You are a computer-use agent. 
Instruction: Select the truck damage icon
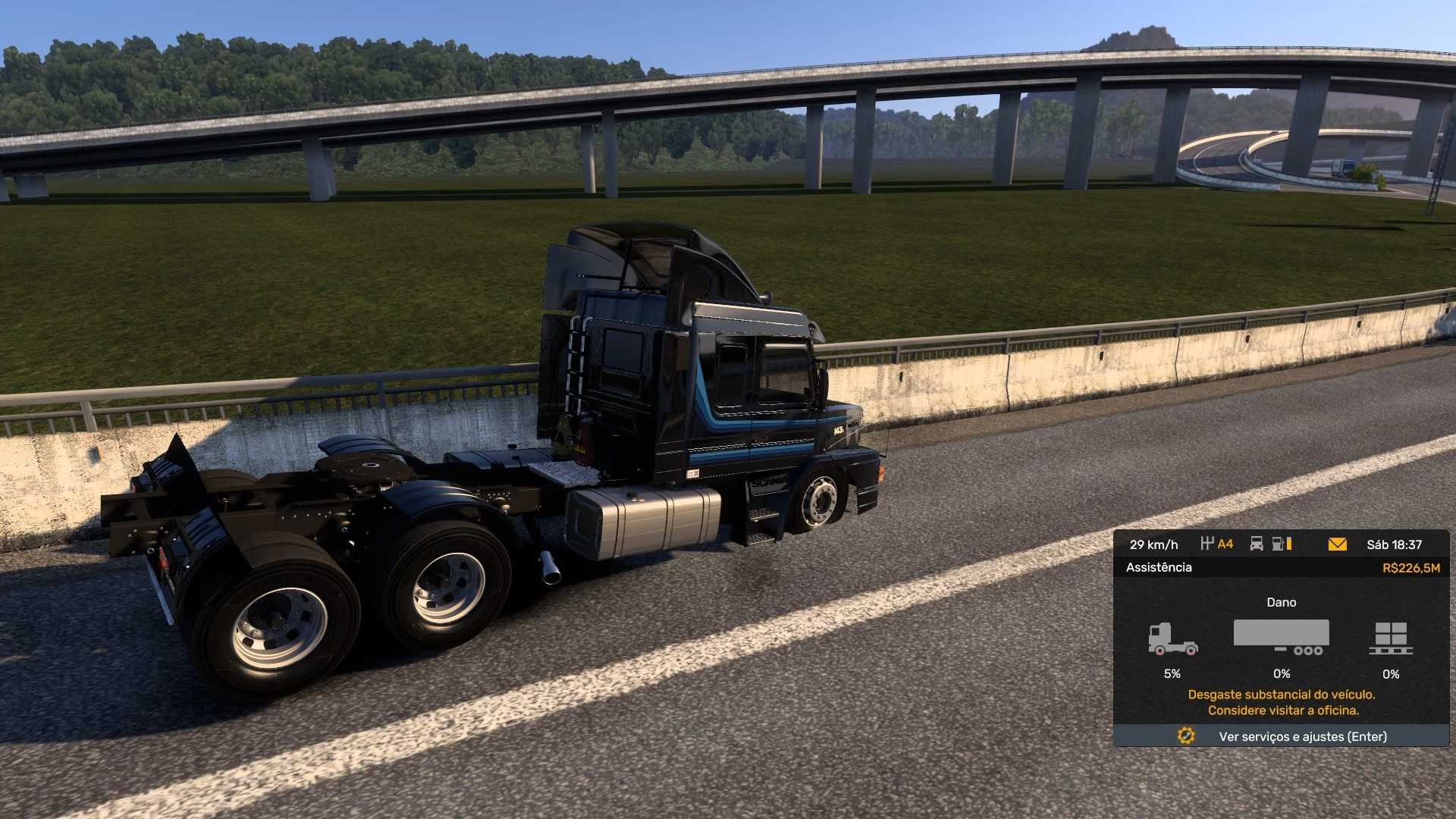tap(1172, 639)
